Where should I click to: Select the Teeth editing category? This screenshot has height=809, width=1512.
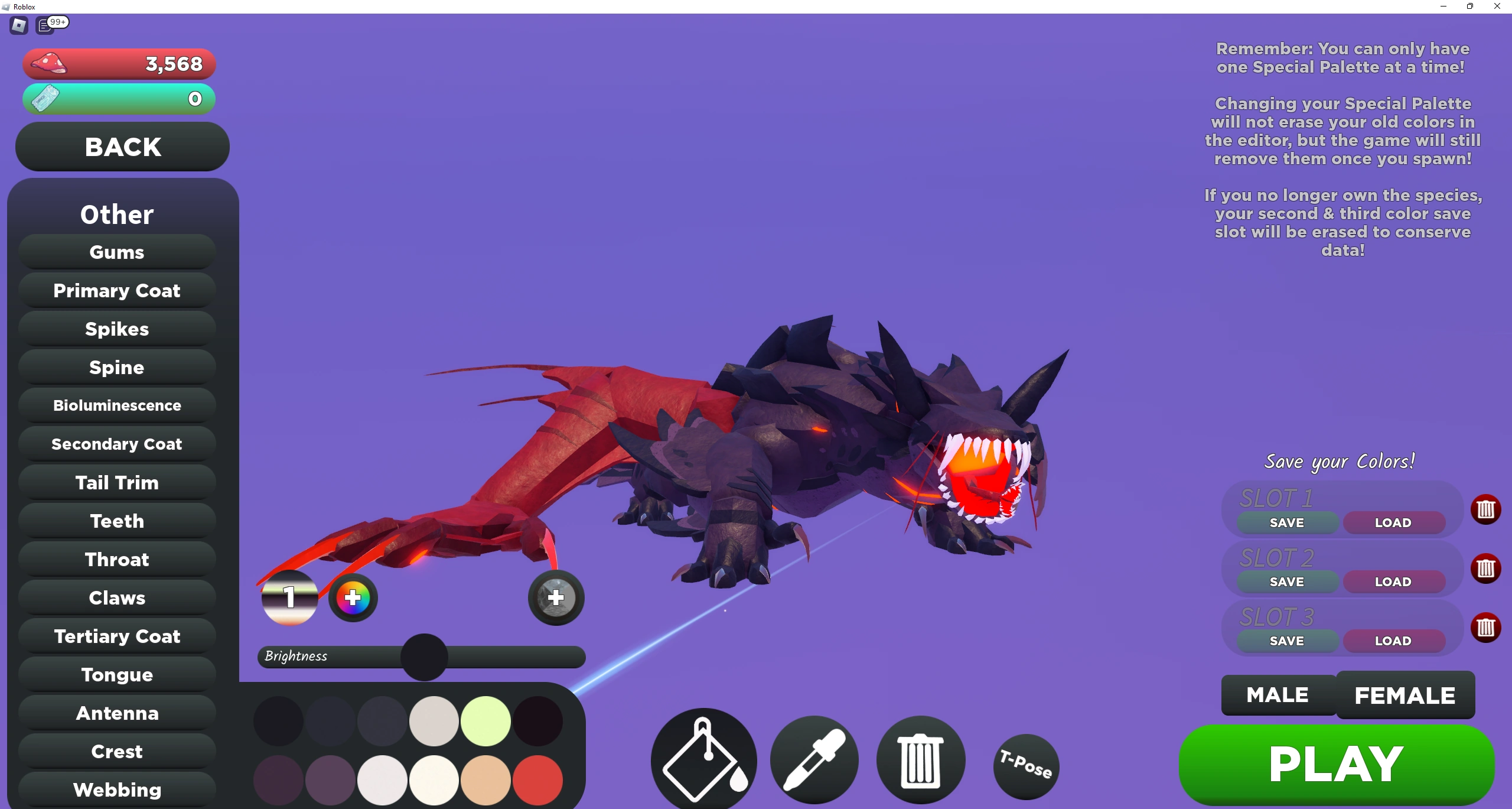(x=116, y=521)
